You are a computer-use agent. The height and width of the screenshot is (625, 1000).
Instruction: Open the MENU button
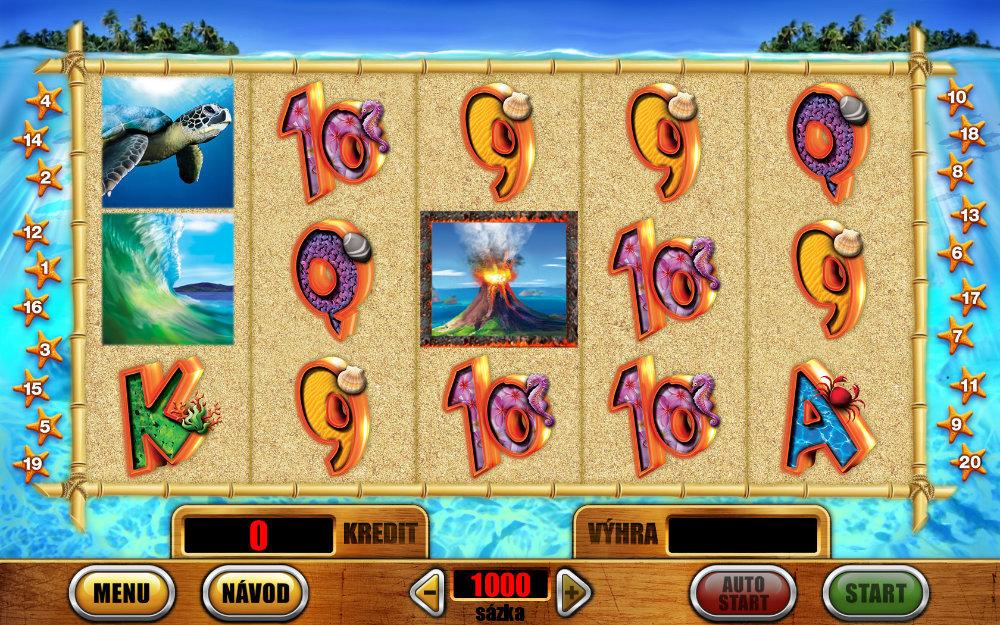pyautogui.click(x=121, y=593)
